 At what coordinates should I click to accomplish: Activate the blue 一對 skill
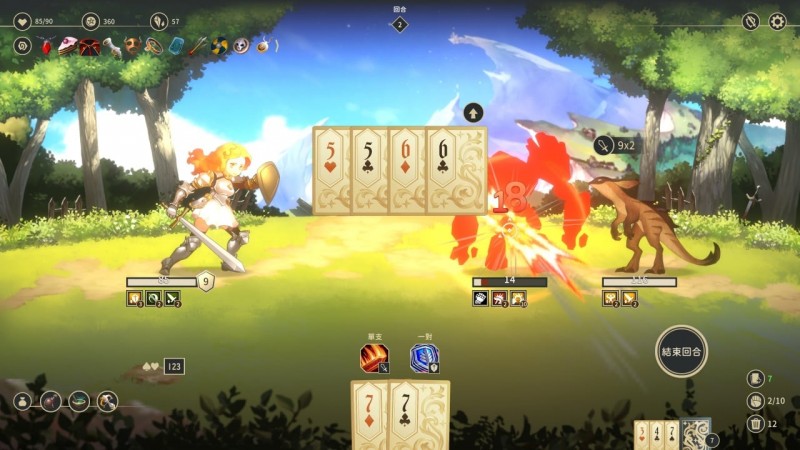(424, 358)
